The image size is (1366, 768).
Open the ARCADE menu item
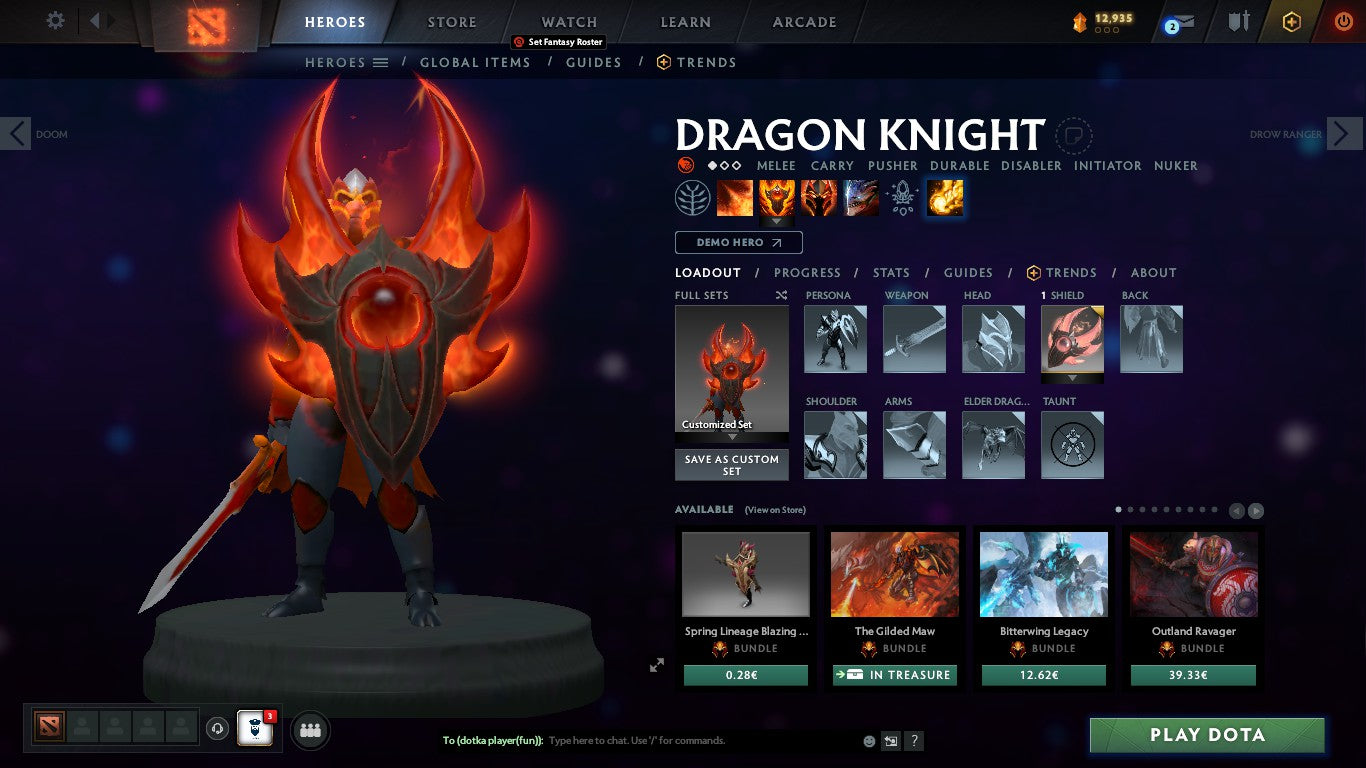pos(803,21)
